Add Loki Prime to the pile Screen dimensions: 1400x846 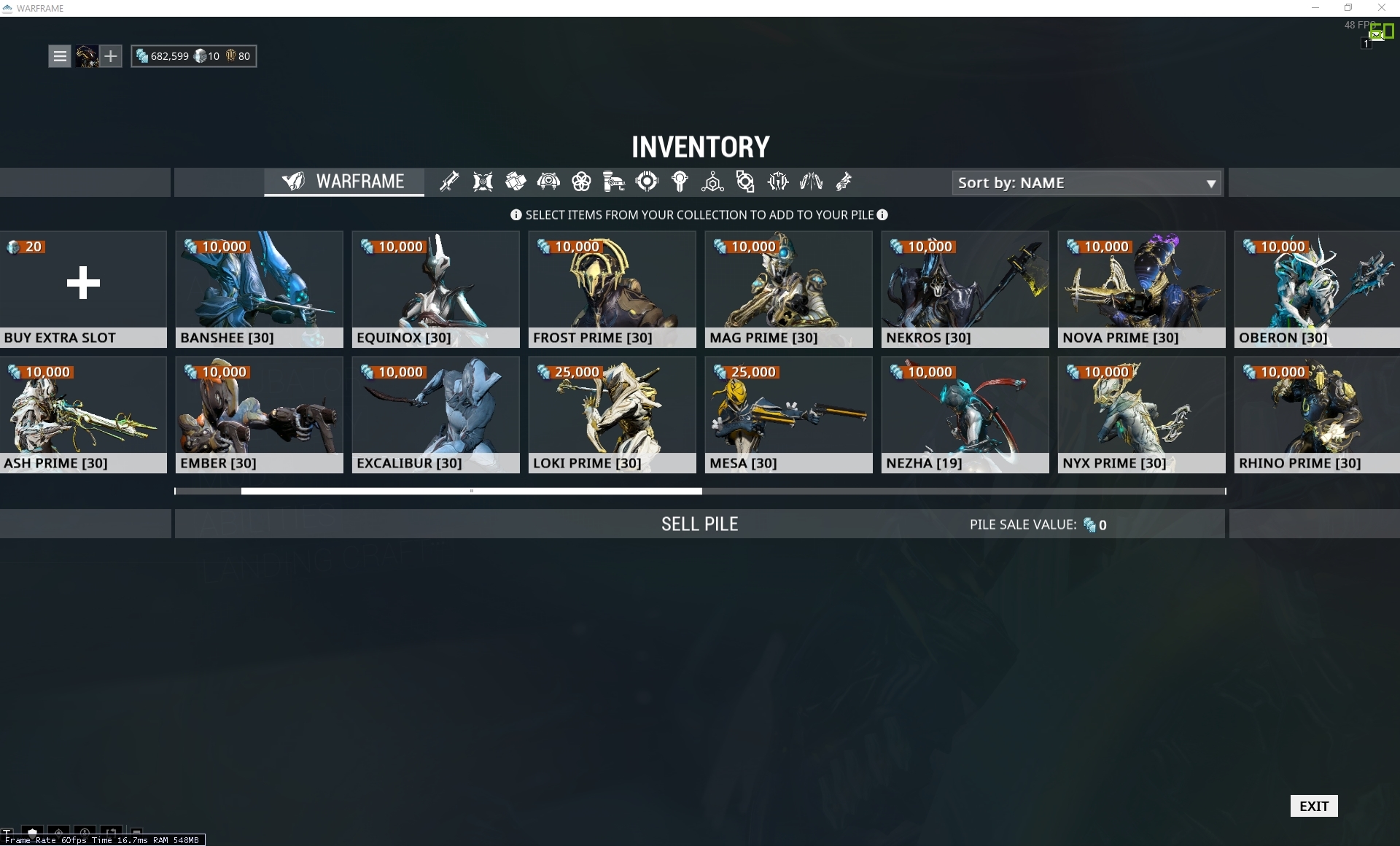[612, 415]
